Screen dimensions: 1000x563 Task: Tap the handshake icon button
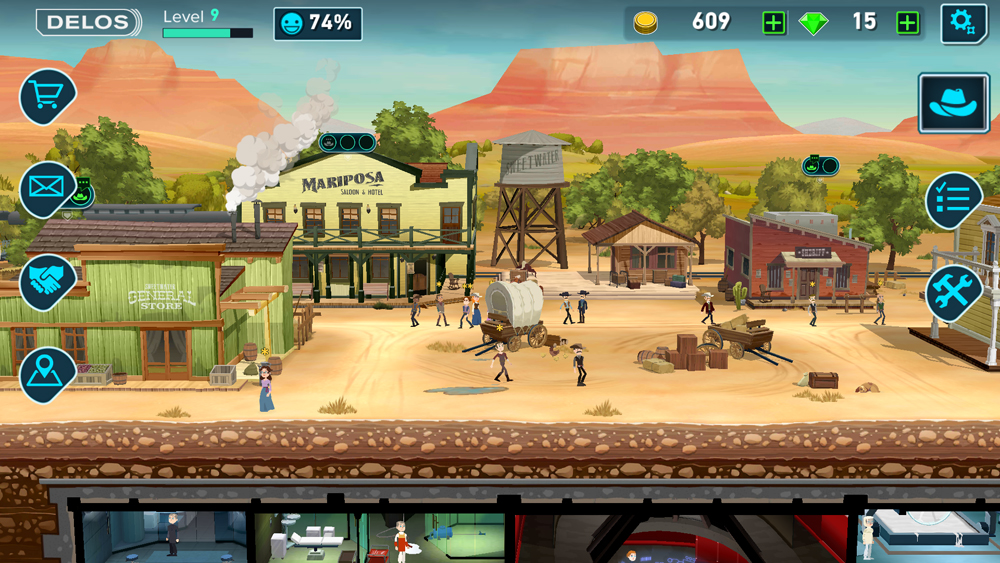(46, 281)
